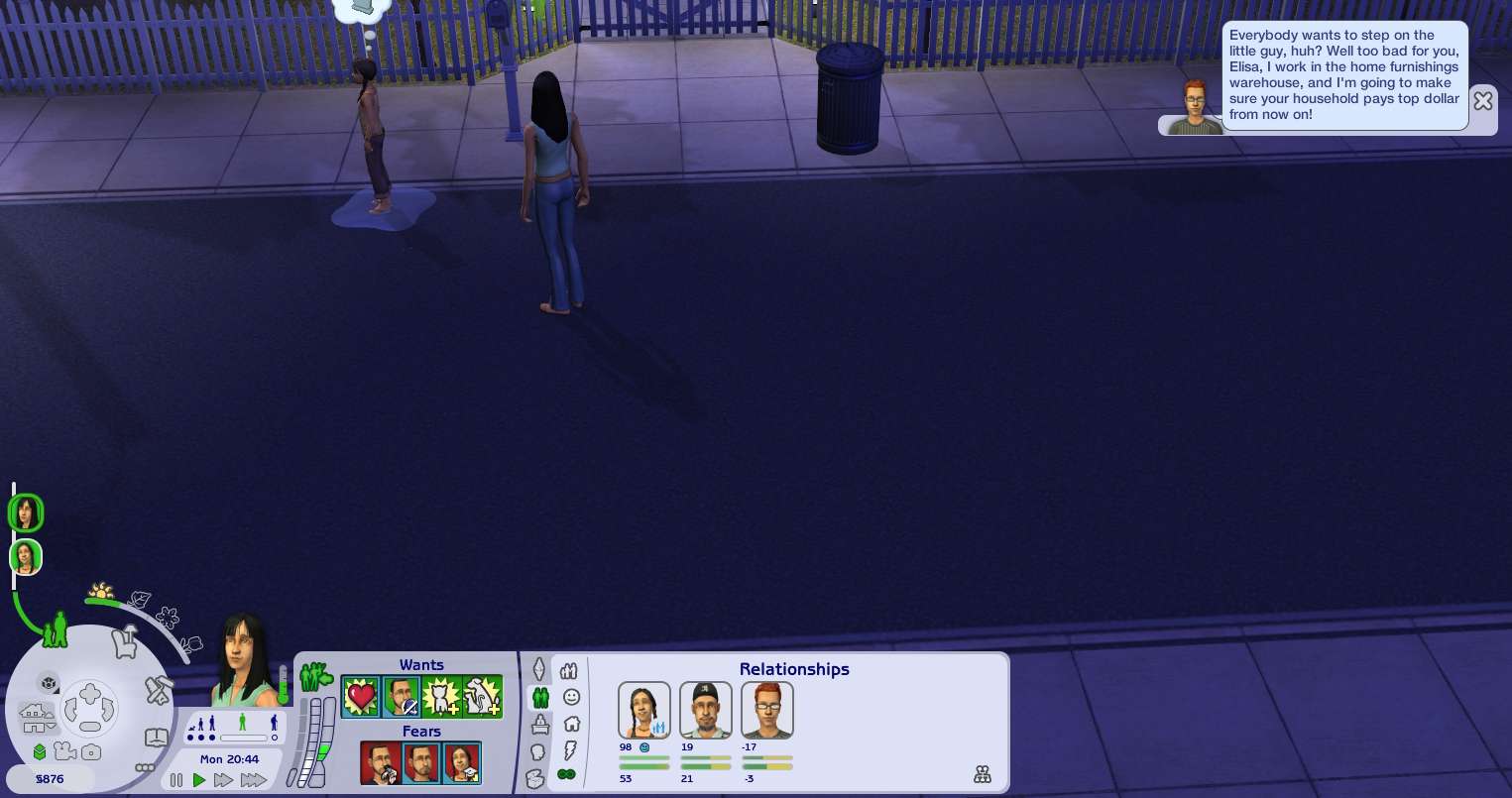1512x798 pixels.
Task: Dismiss the speech bubble notification
Action: (x=1483, y=101)
